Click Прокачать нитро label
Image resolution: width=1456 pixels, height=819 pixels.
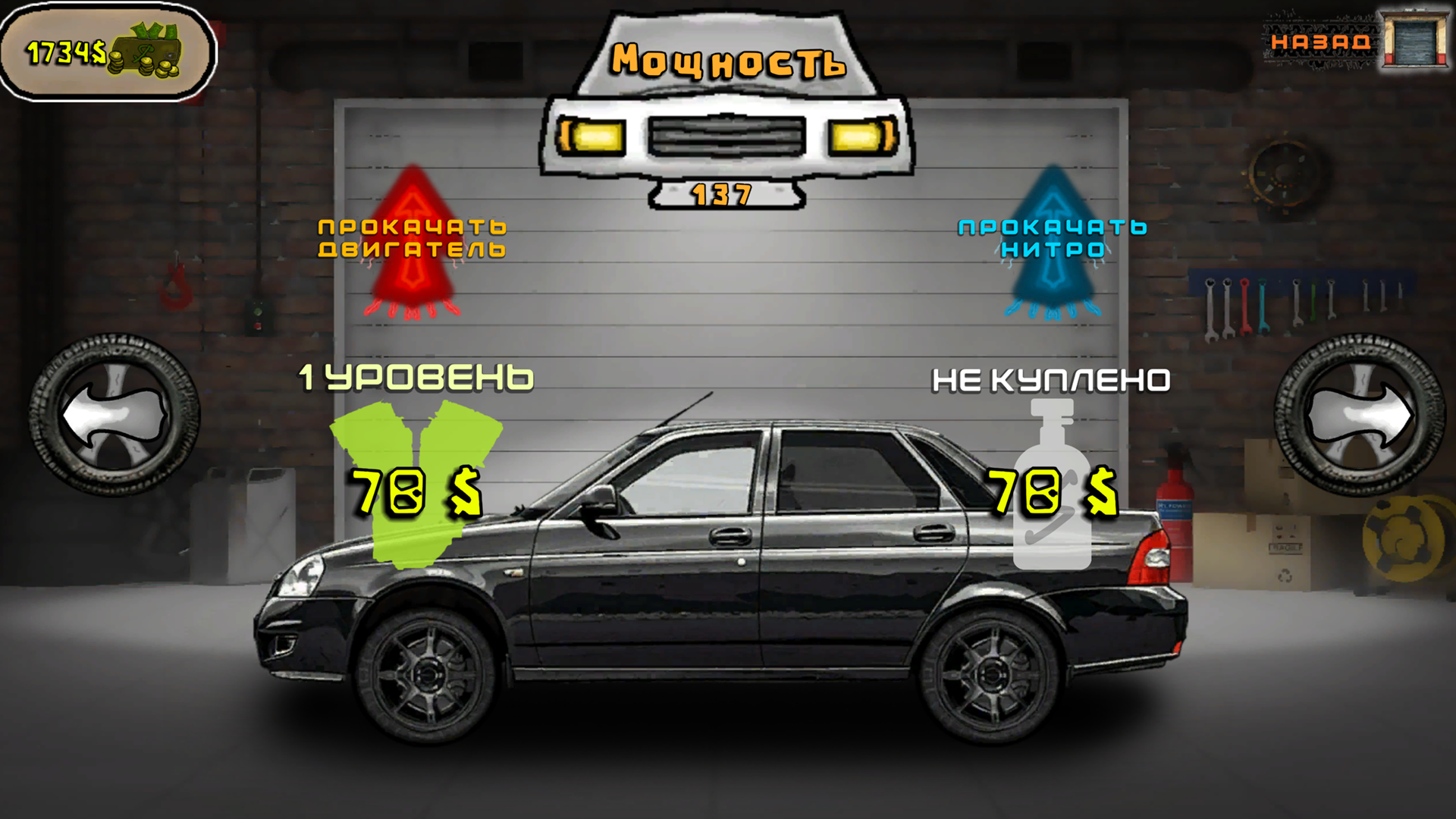(1052, 237)
